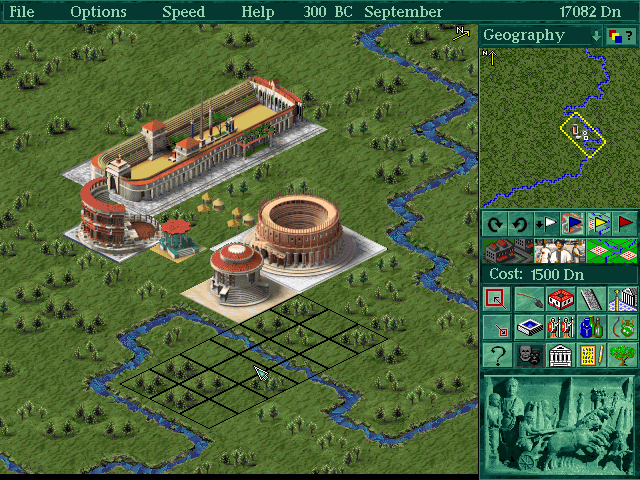Open the Geography overlay dropdown
Screen dimensions: 640x480
(596, 35)
